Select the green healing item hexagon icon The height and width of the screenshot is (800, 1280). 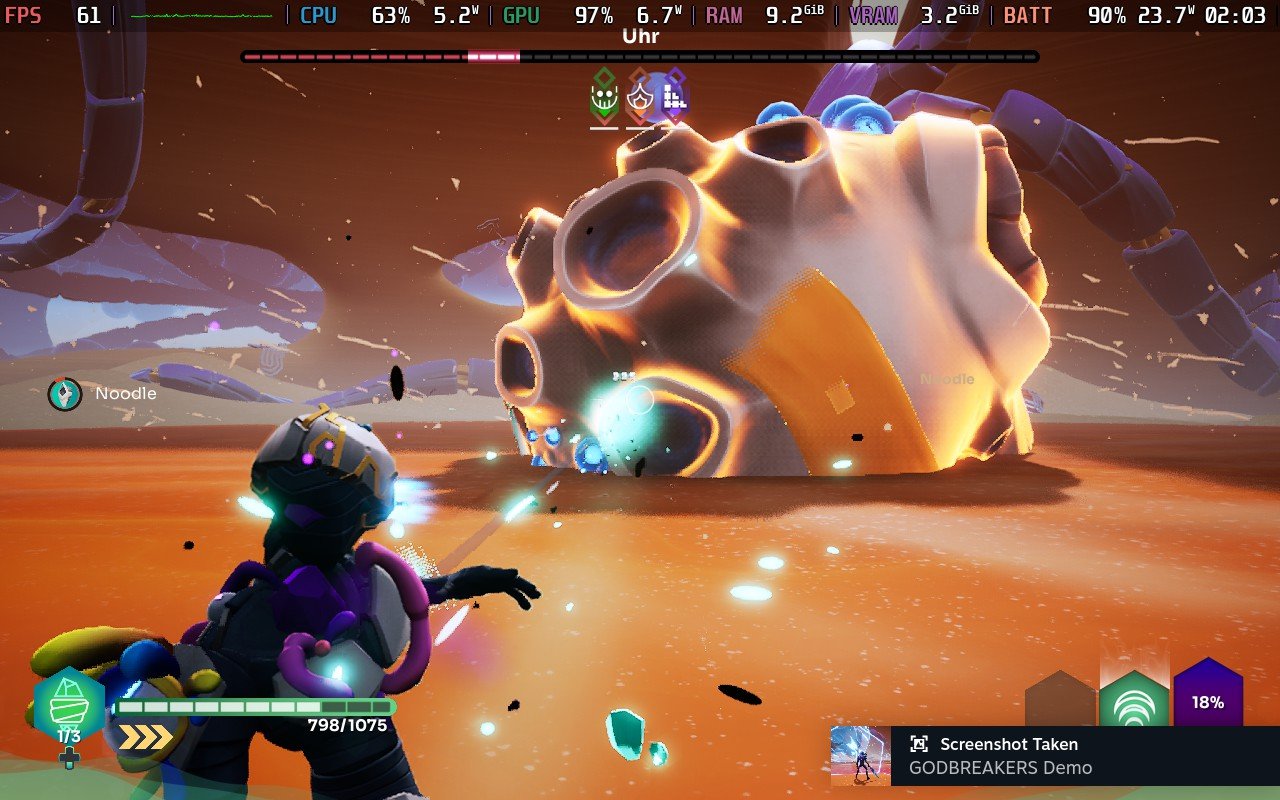[69, 707]
